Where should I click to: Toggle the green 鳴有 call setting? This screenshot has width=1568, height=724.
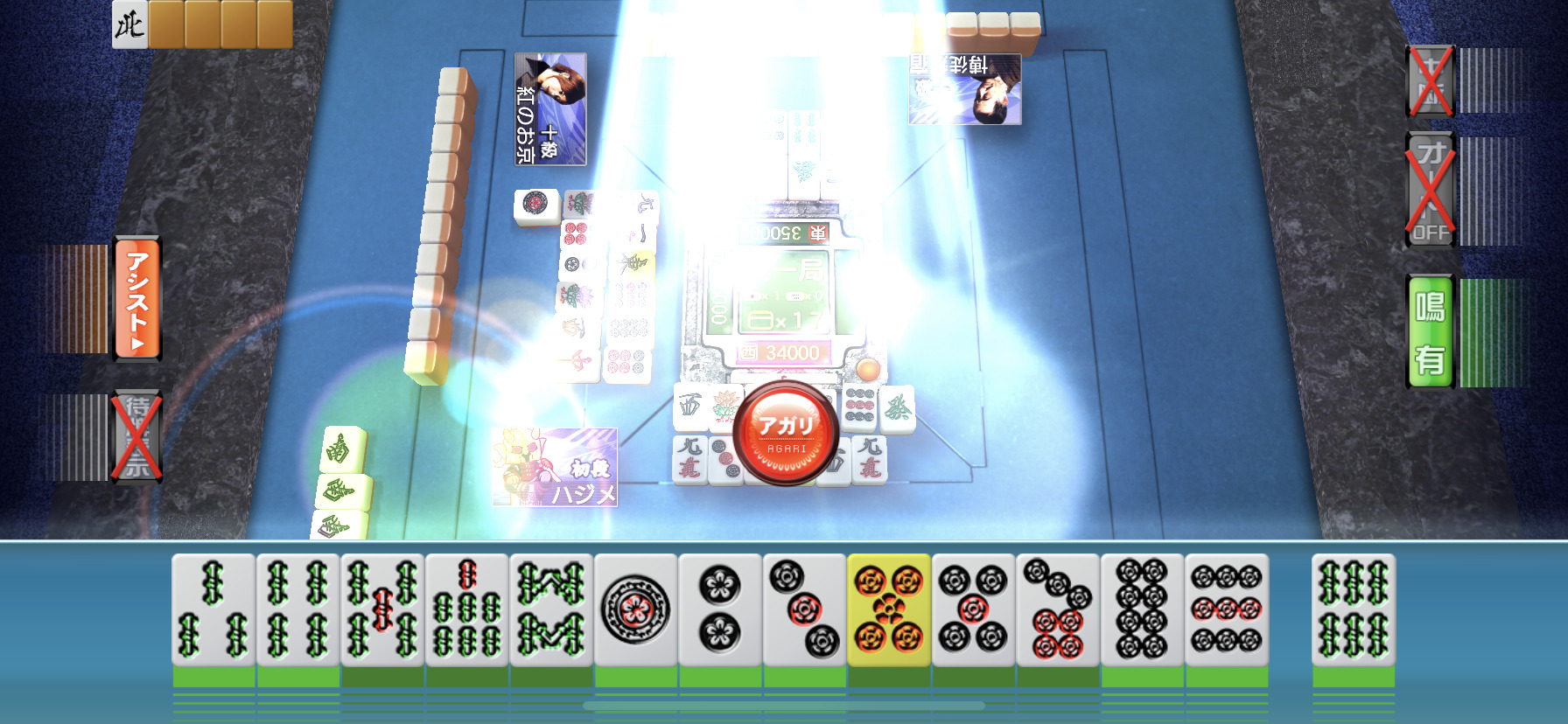[x=1430, y=331]
